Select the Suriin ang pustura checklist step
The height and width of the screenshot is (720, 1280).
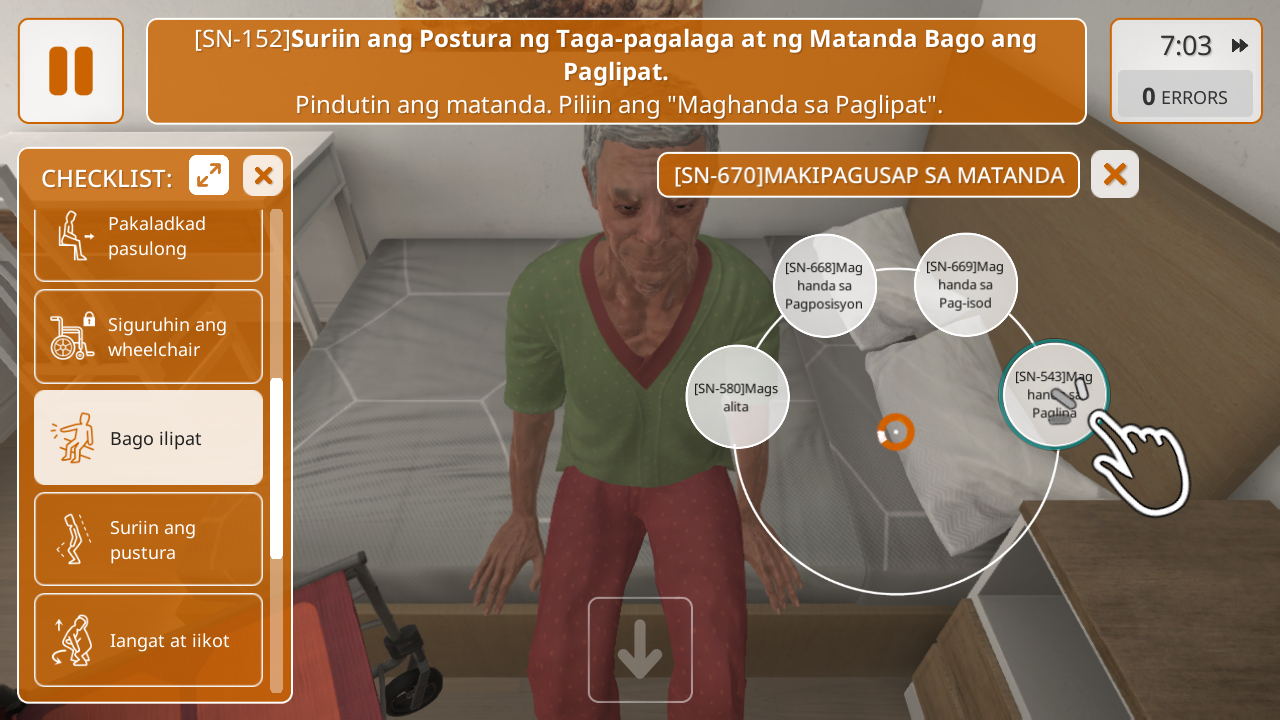pyautogui.click(x=148, y=539)
